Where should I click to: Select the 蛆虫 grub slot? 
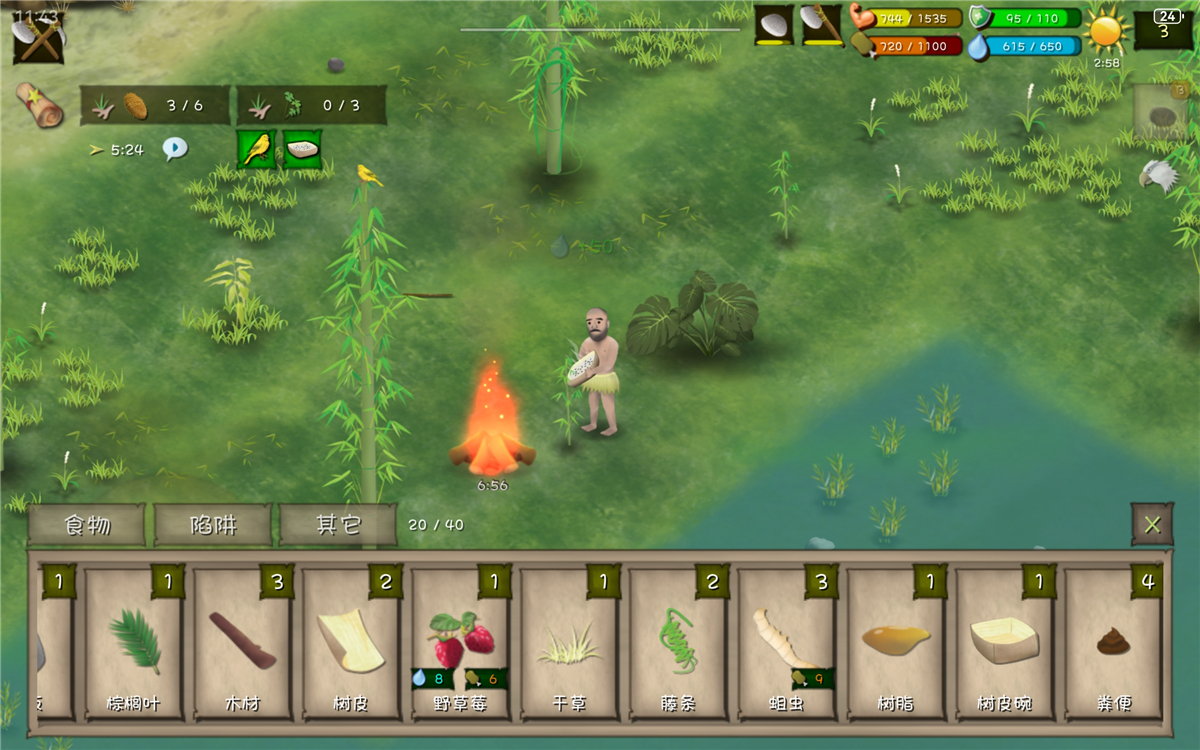click(x=788, y=644)
